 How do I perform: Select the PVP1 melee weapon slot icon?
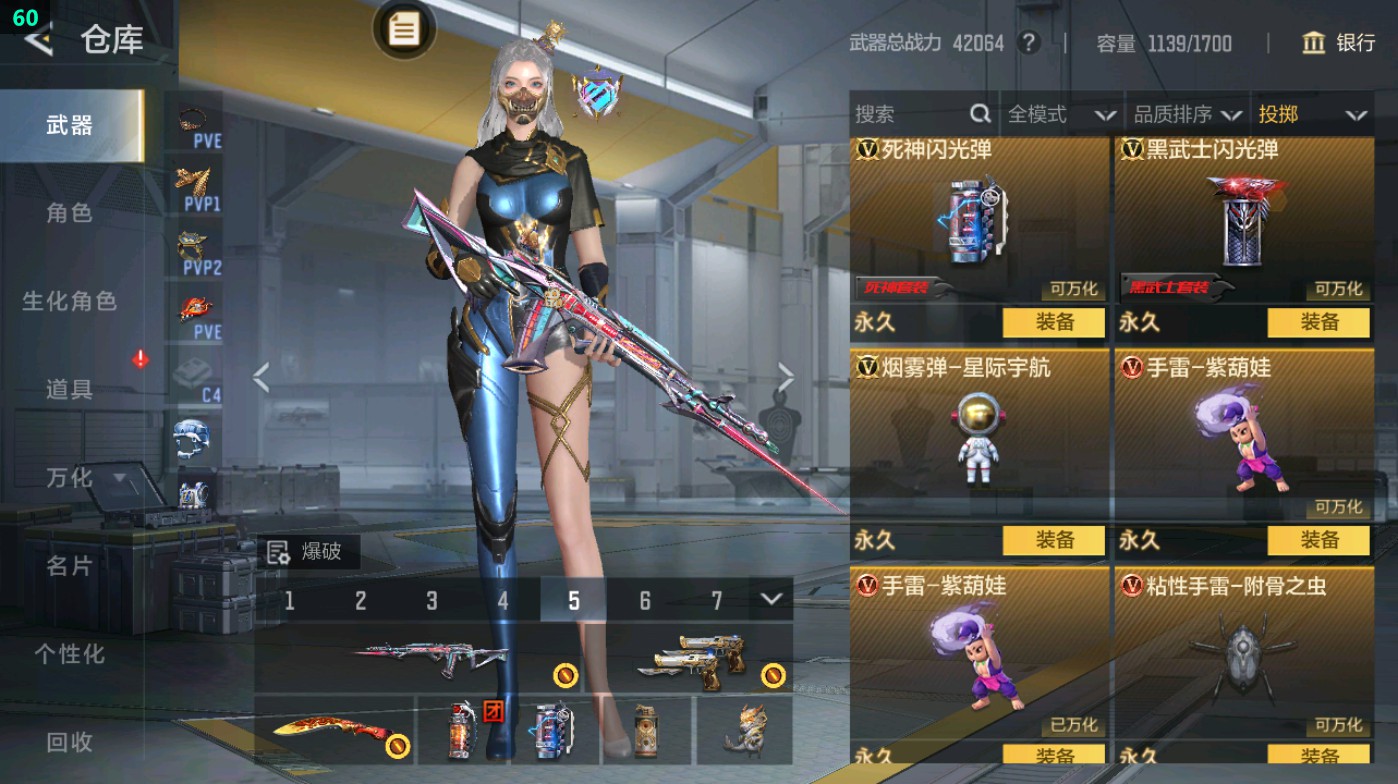pyautogui.click(x=196, y=180)
